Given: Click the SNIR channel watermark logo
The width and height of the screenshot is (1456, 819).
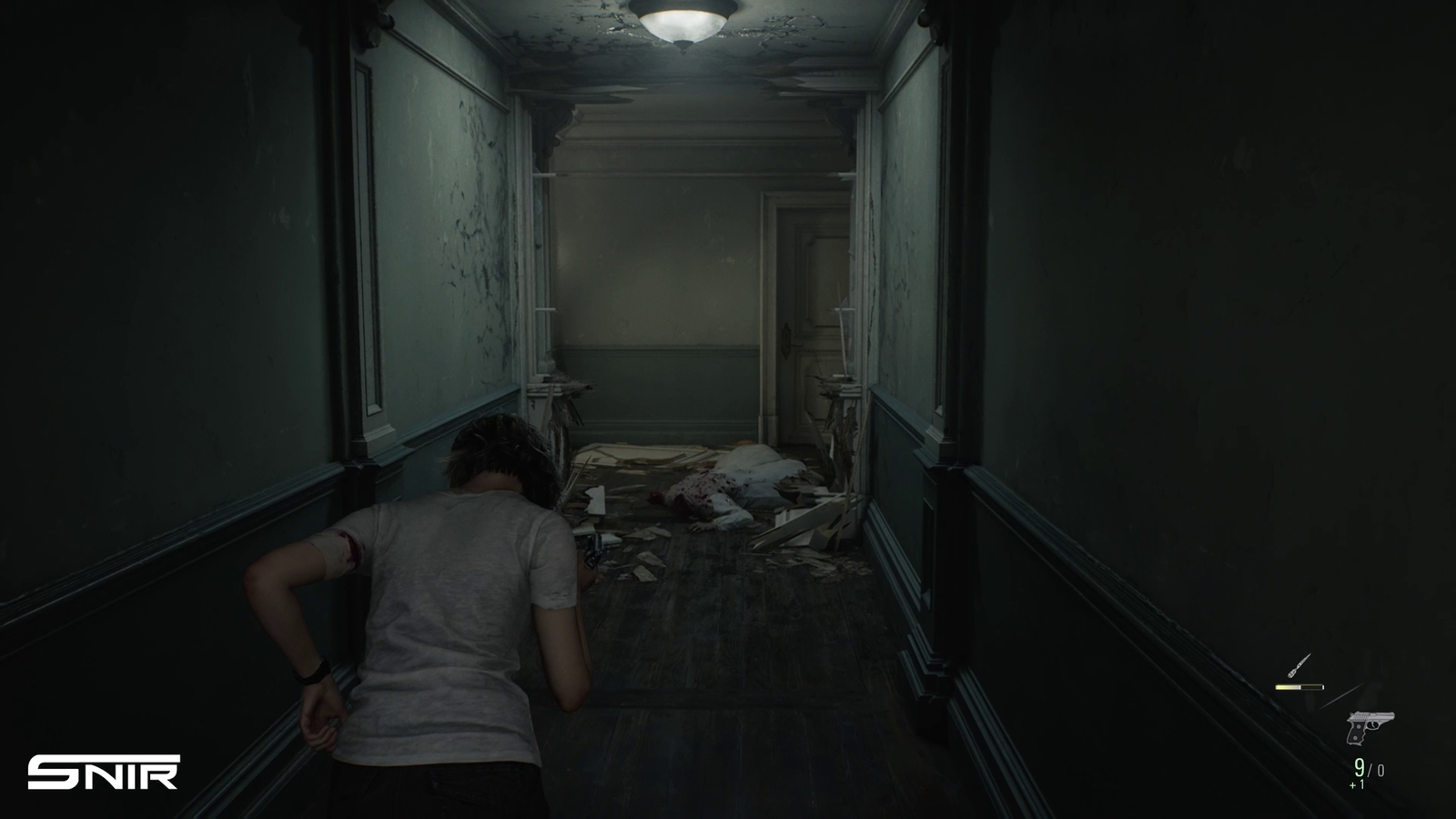Looking at the screenshot, I should coord(103,772).
